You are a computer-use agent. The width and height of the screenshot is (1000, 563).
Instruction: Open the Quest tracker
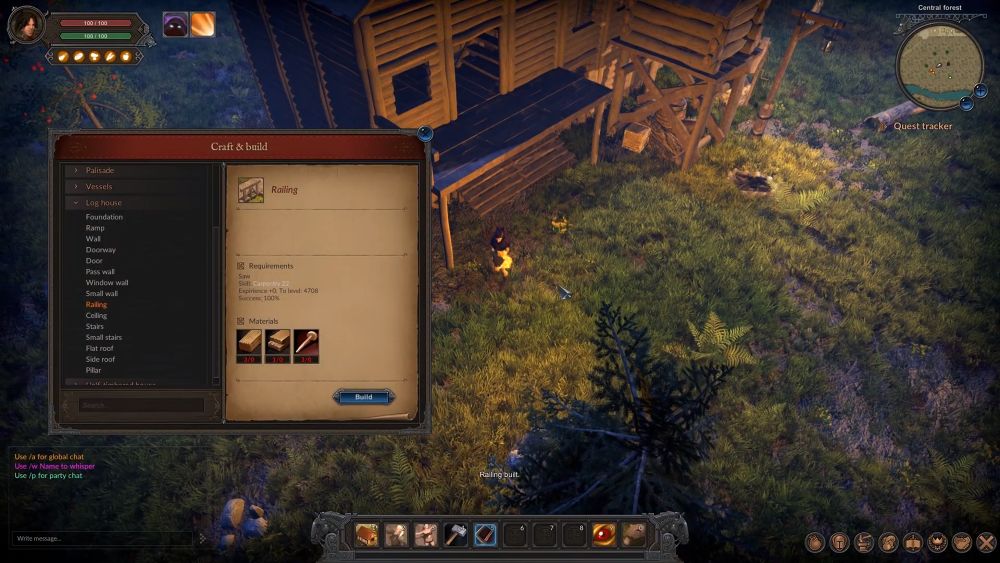click(922, 127)
